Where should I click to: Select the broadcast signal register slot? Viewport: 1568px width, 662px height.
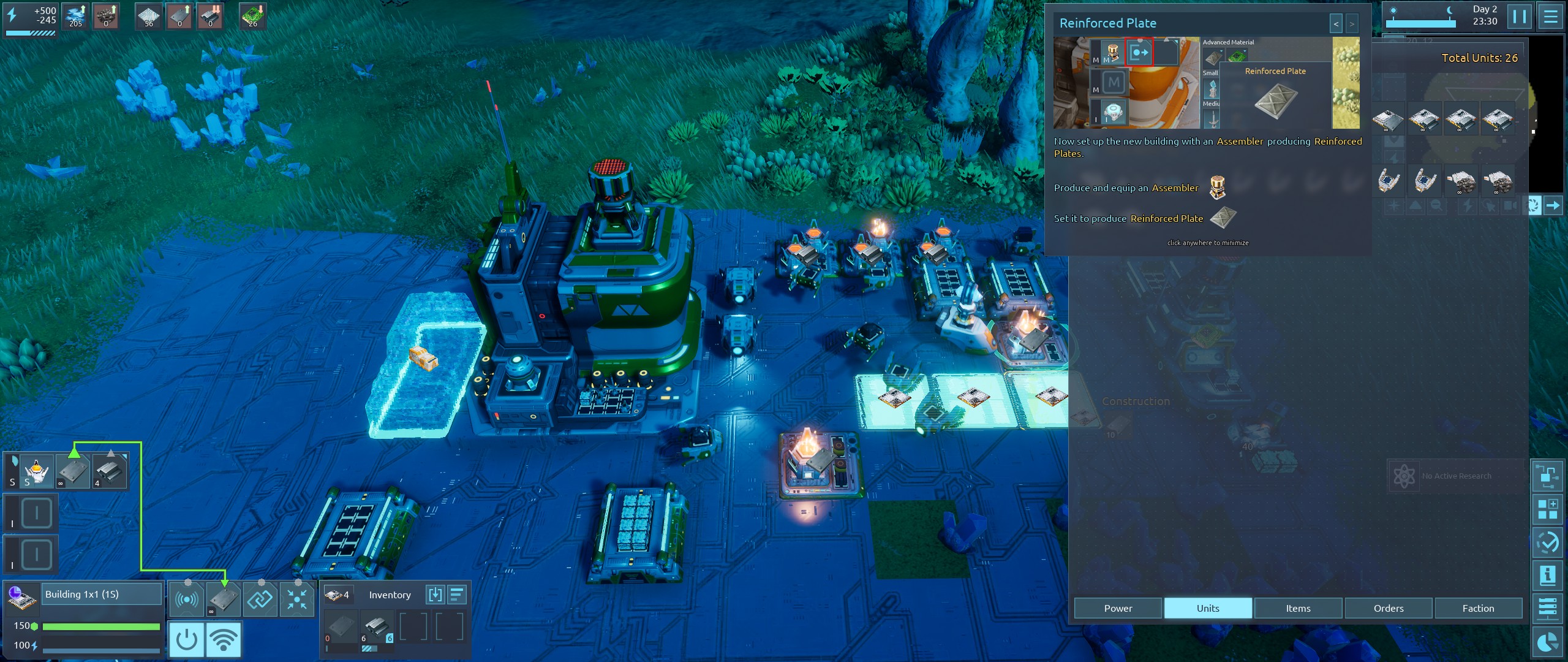click(x=186, y=599)
